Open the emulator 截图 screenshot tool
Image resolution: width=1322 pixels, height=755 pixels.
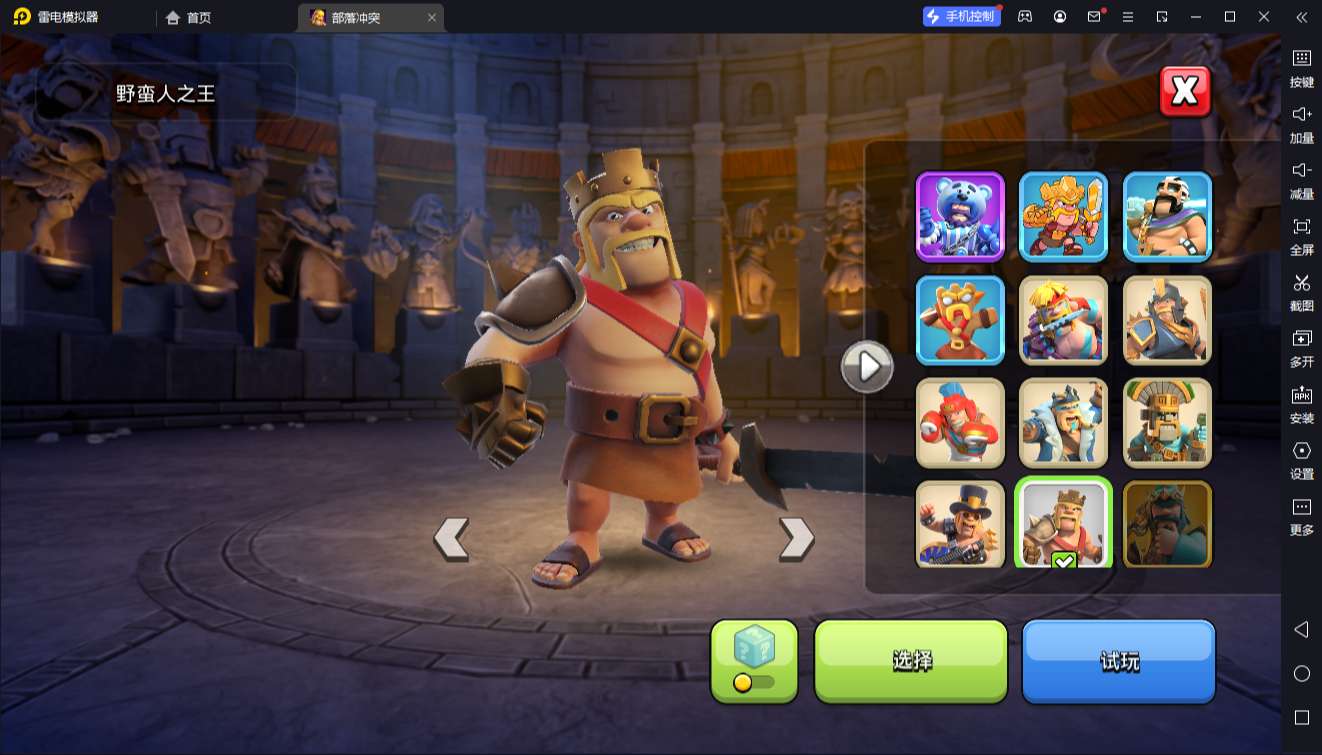(1301, 291)
